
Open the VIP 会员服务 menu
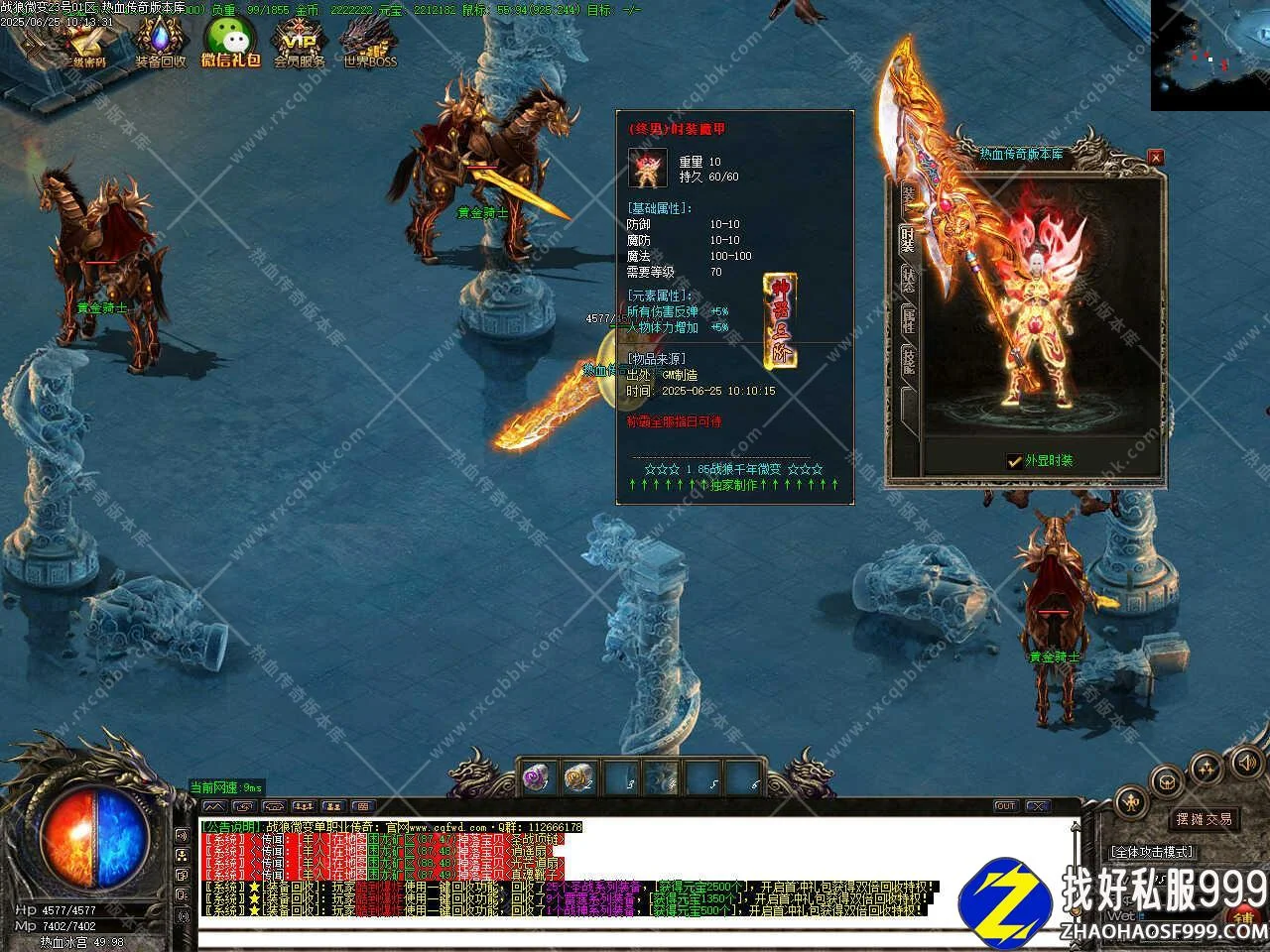click(299, 43)
